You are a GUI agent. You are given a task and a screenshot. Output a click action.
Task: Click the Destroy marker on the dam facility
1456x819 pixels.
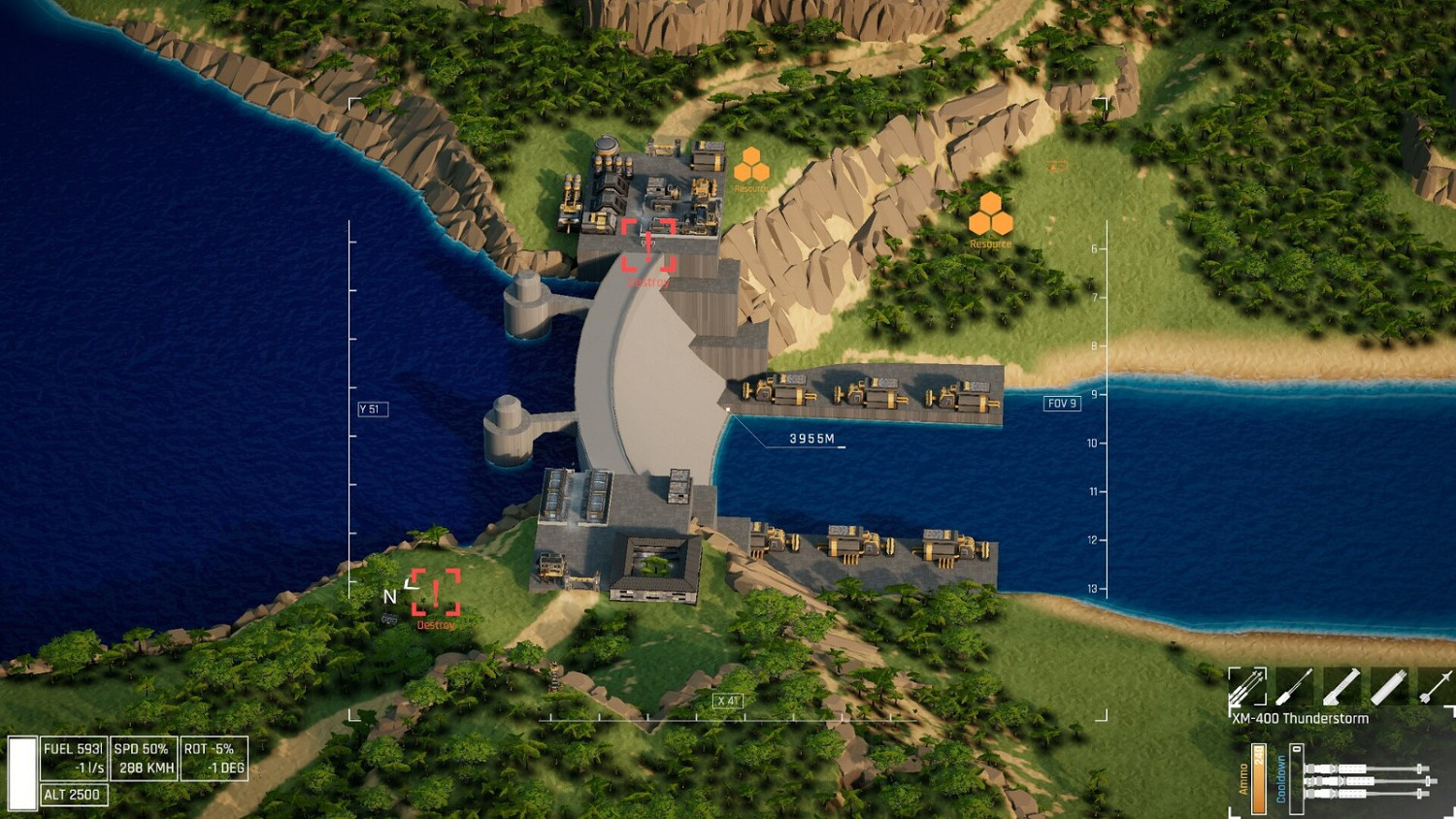click(x=649, y=246)
